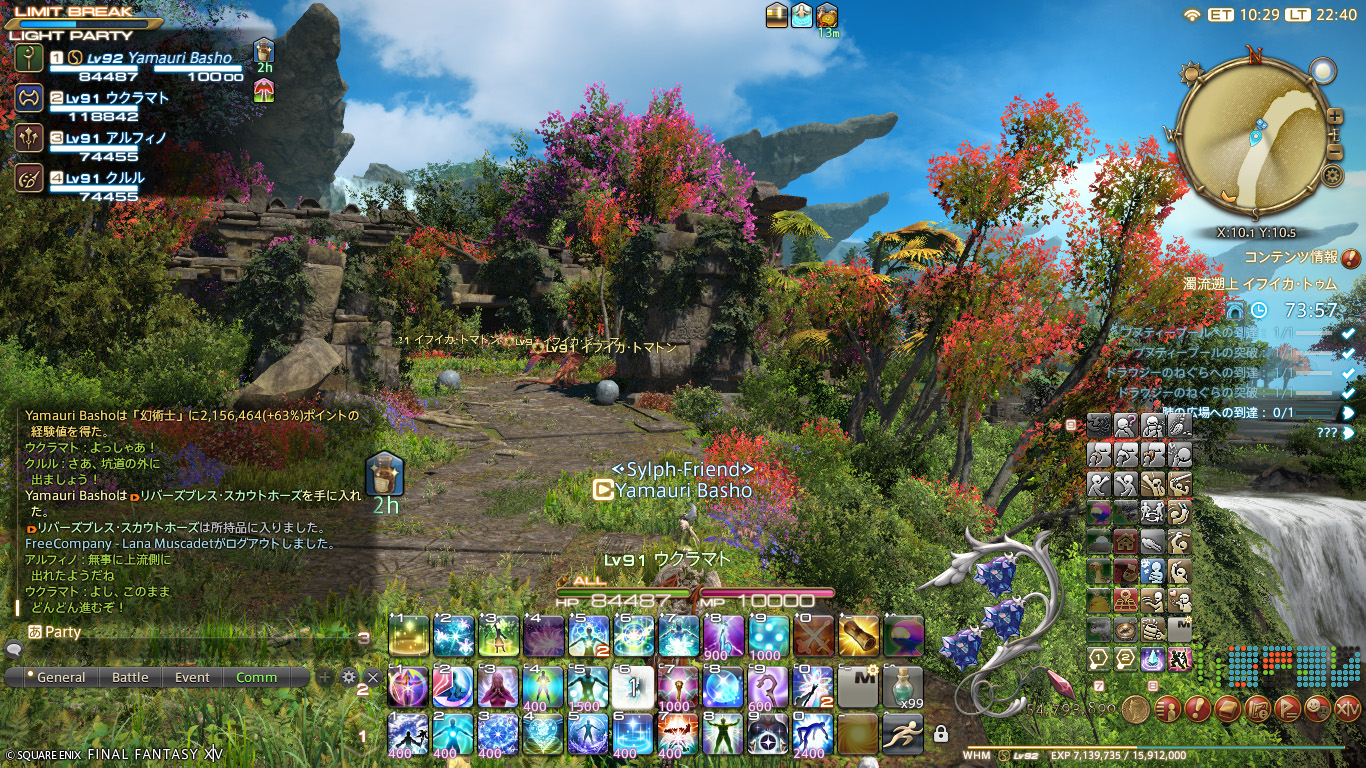
Task: Click the Party chat input field
Action: coord(180,632)
